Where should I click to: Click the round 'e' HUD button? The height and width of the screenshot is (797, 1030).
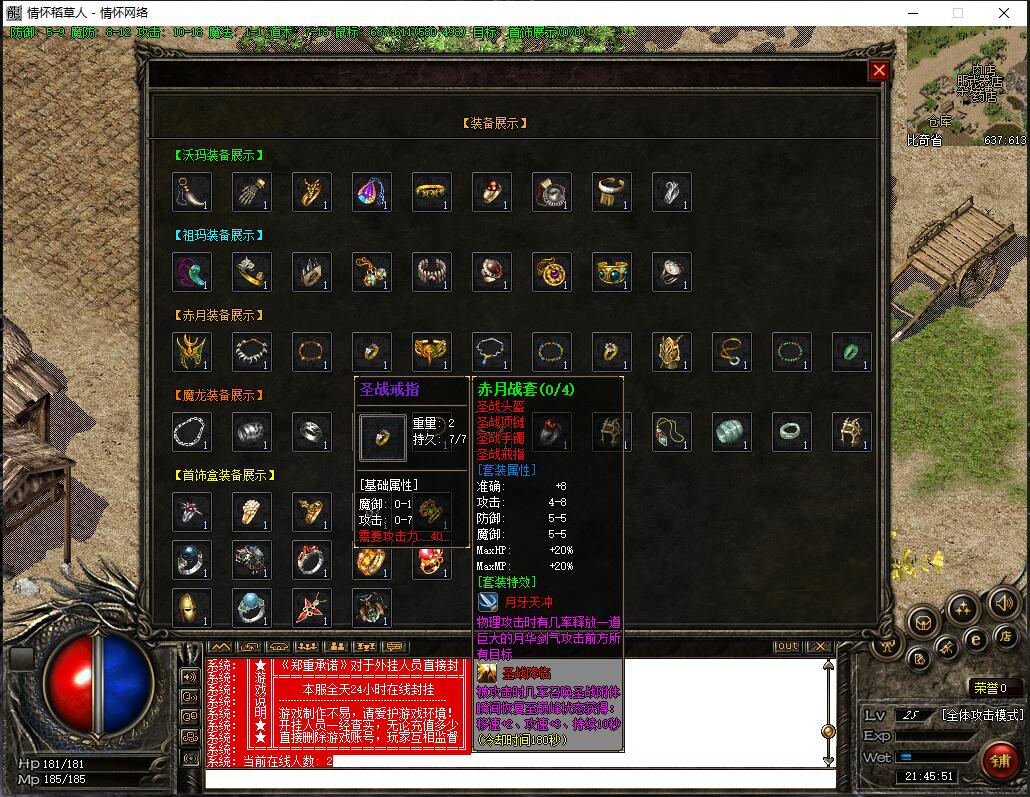pyautogui.click(x=974, y=639)
